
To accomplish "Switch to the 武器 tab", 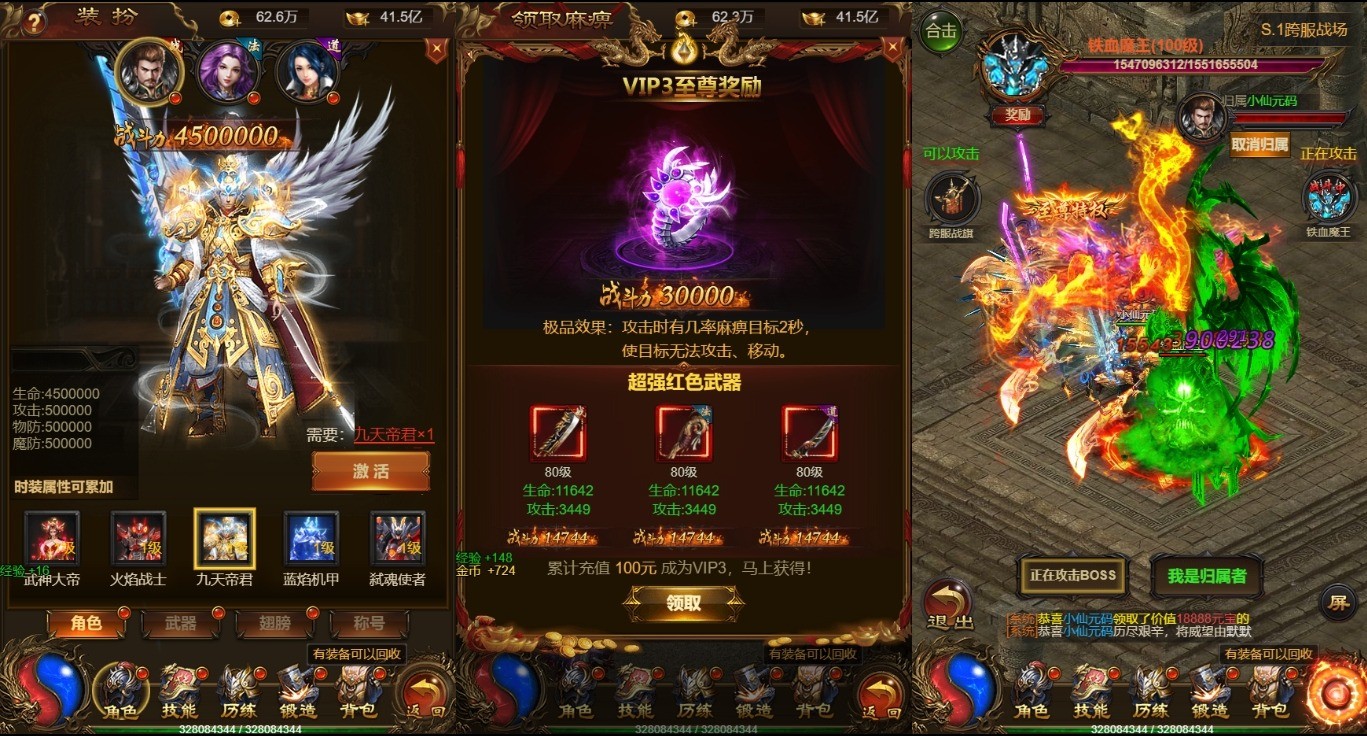I will pos(181,623).
